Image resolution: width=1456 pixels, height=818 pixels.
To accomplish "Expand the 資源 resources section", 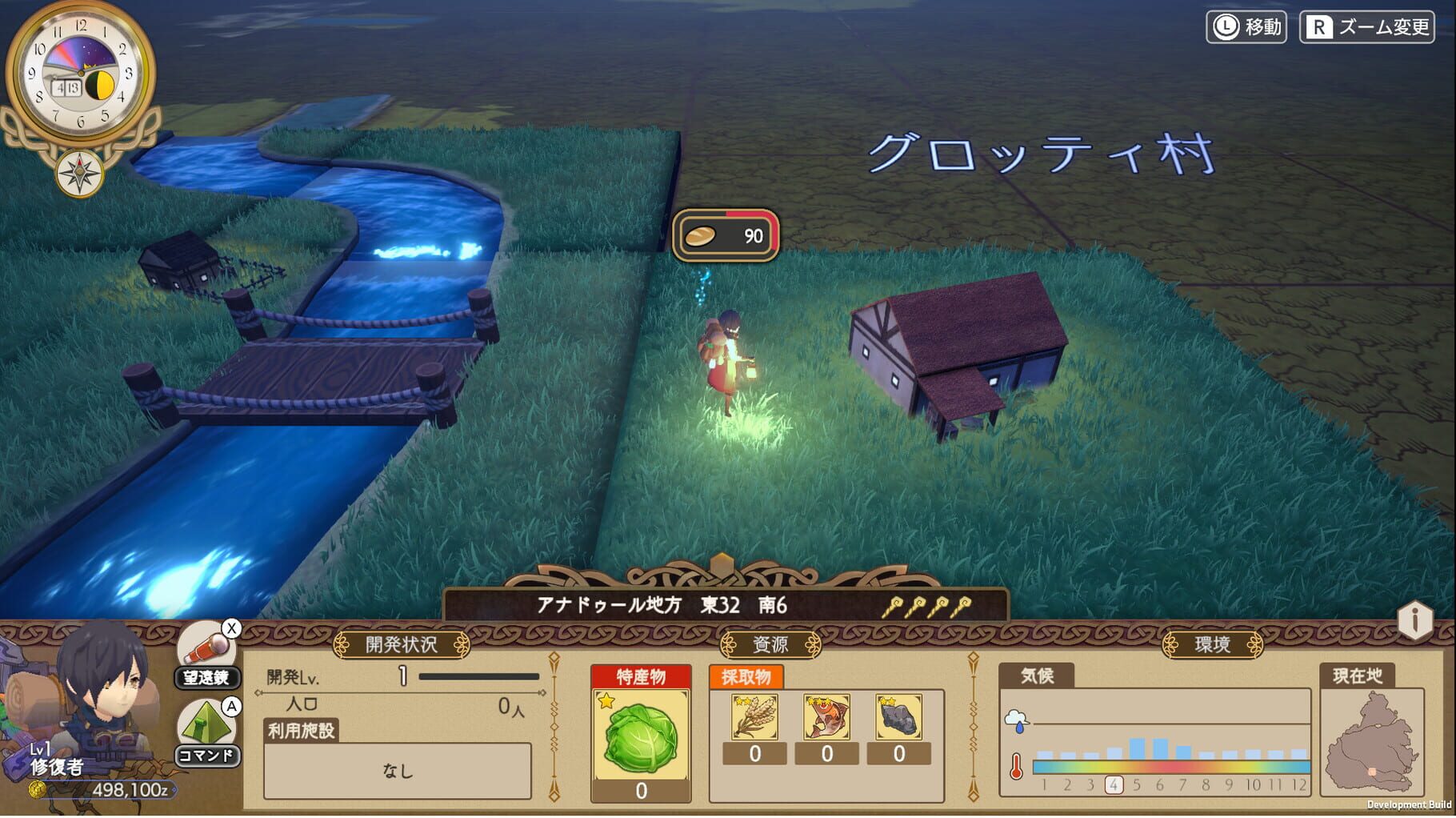I will (770, 643).
